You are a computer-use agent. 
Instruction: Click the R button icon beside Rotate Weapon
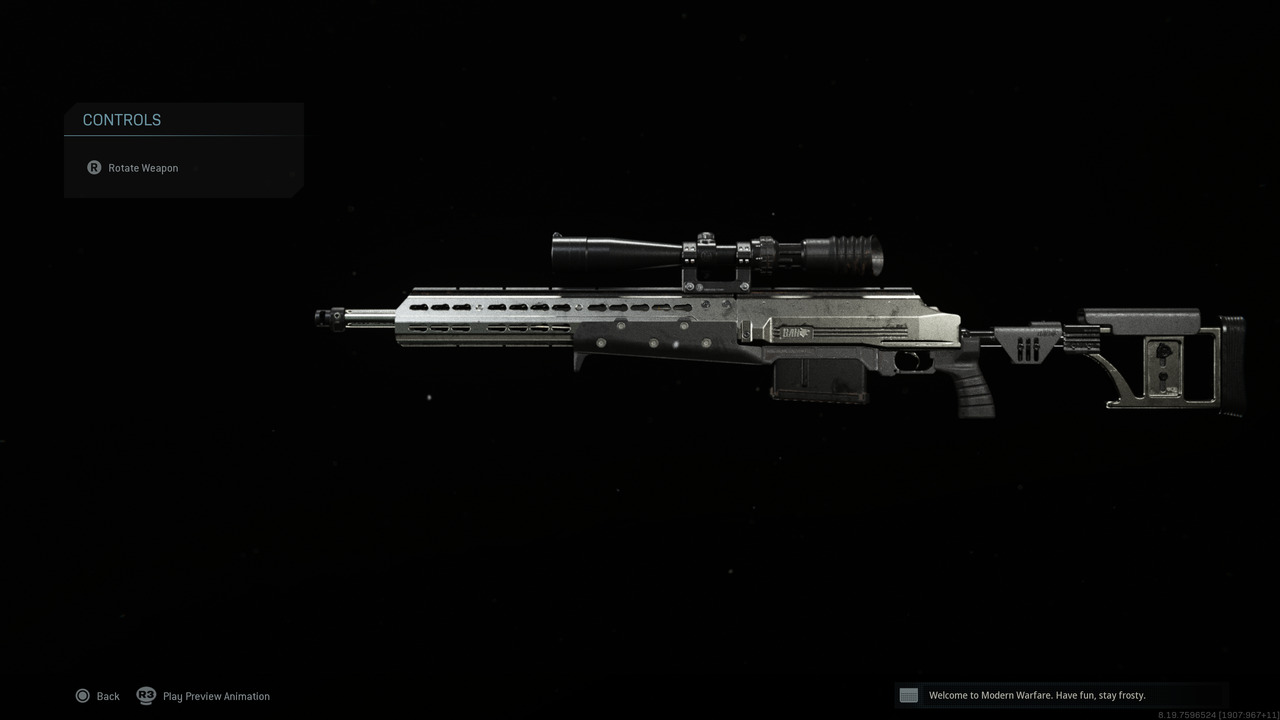click(93, 167)
